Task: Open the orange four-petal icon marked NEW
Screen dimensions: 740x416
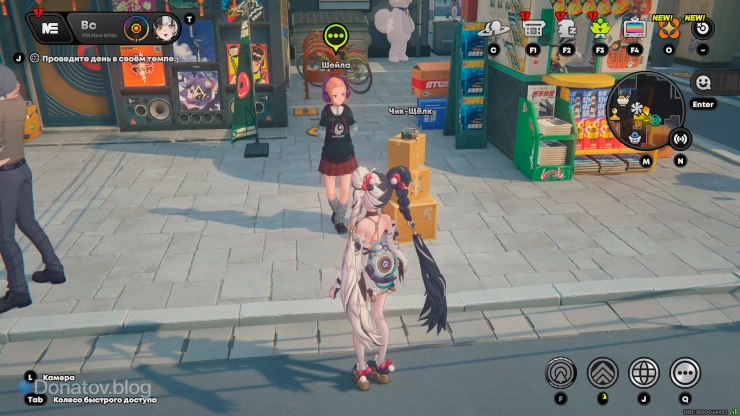Action: tap(667, 28)
